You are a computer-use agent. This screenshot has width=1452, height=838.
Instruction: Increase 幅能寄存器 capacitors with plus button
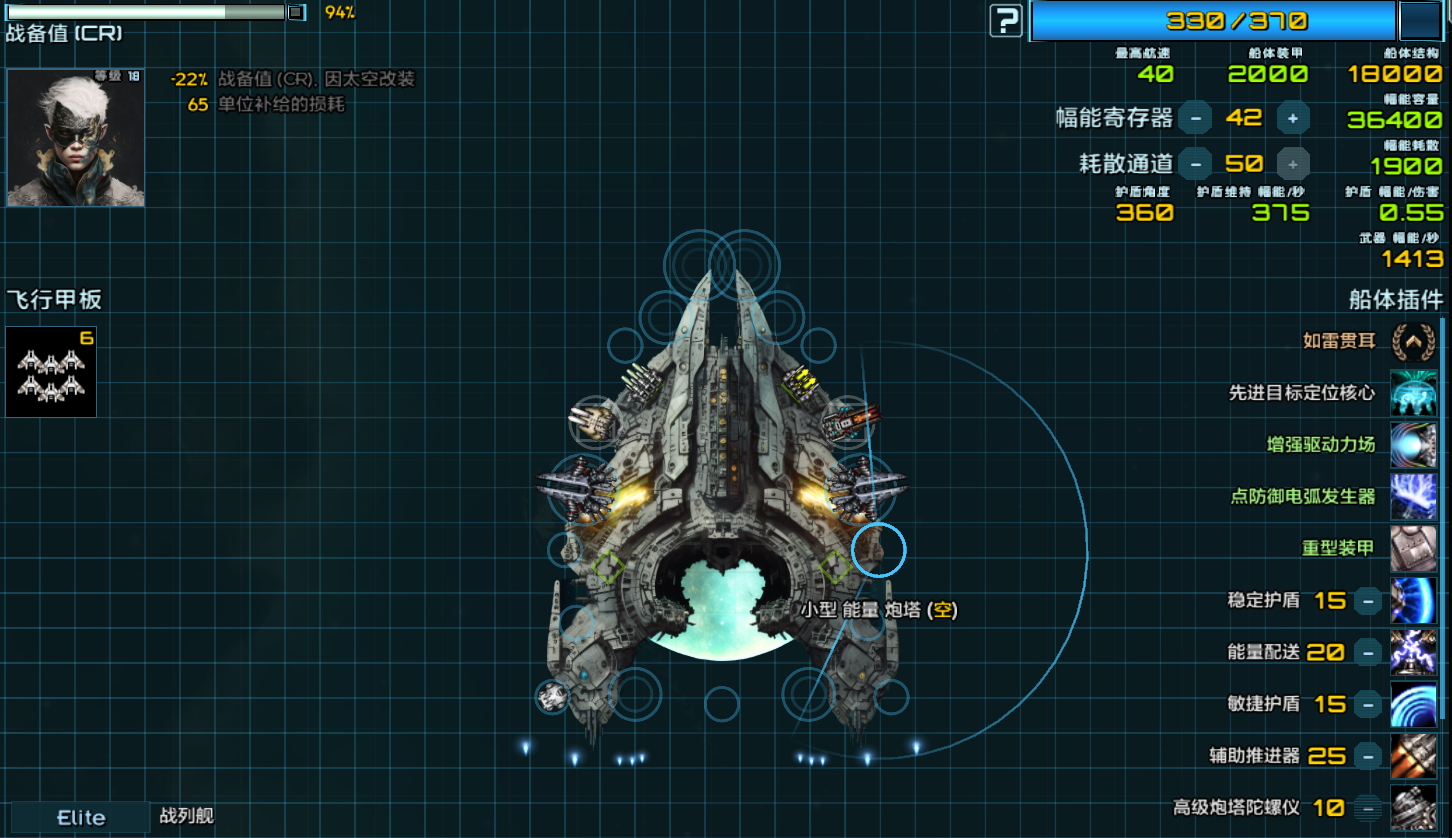pos(1293,118)
